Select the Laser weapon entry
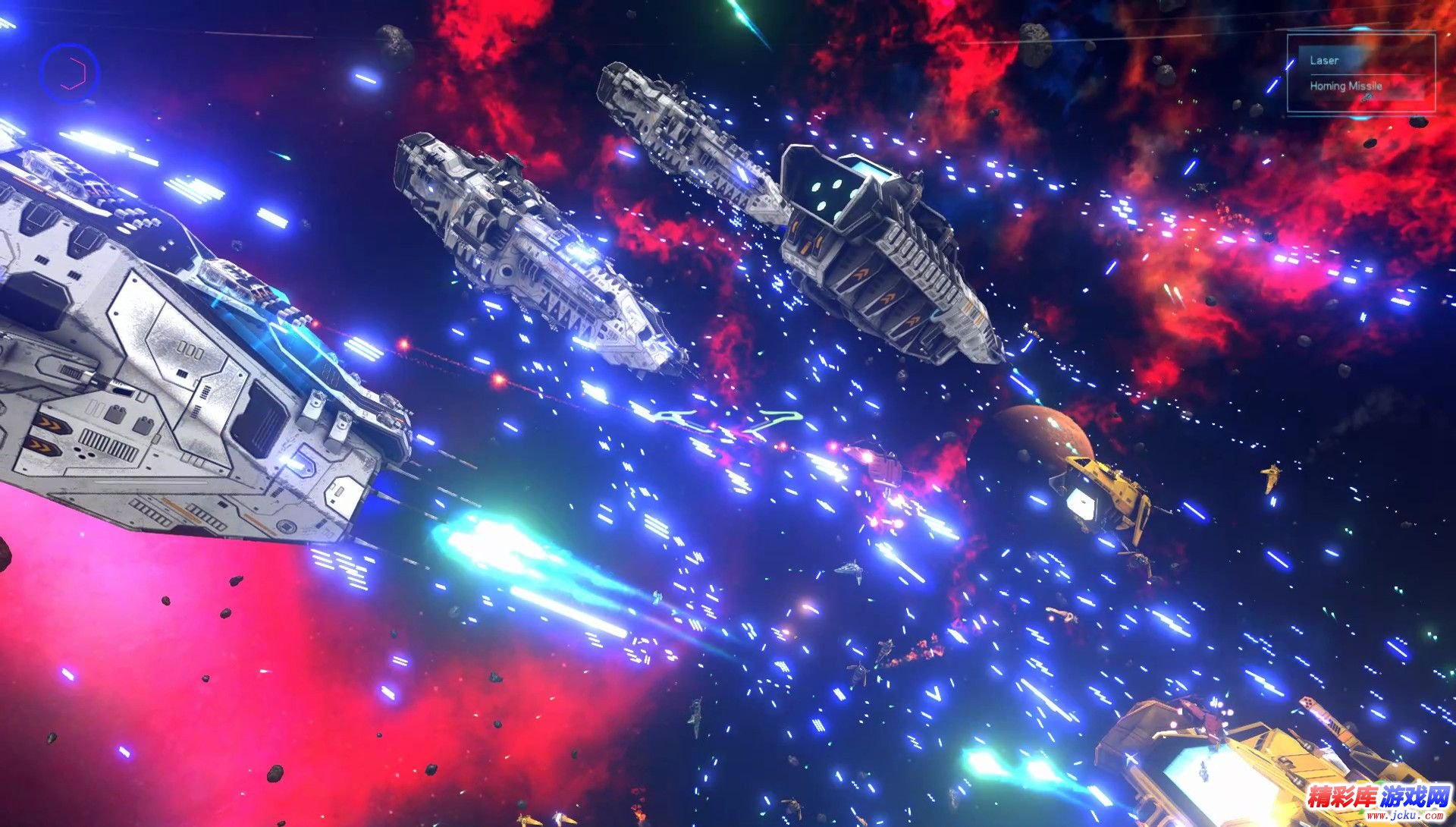Screen dimensions: 1456x827 click(1325, 60)
